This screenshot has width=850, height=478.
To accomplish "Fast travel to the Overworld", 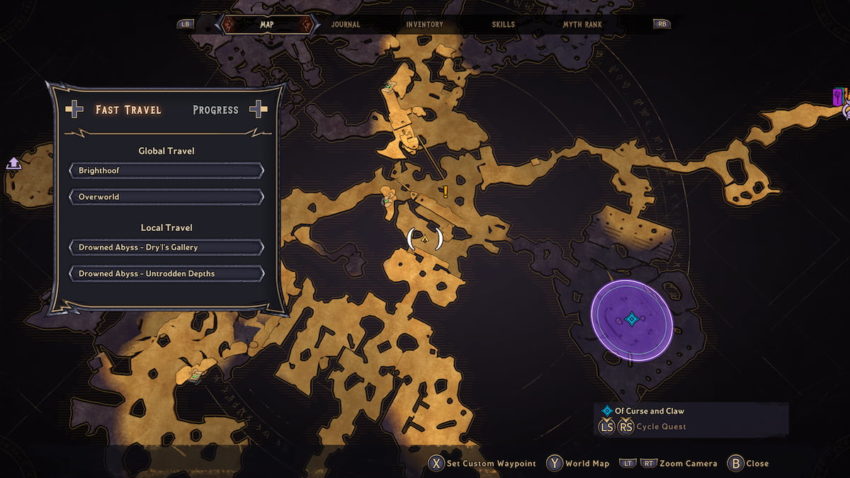I will pyautogui.click(x=166, y=197).
